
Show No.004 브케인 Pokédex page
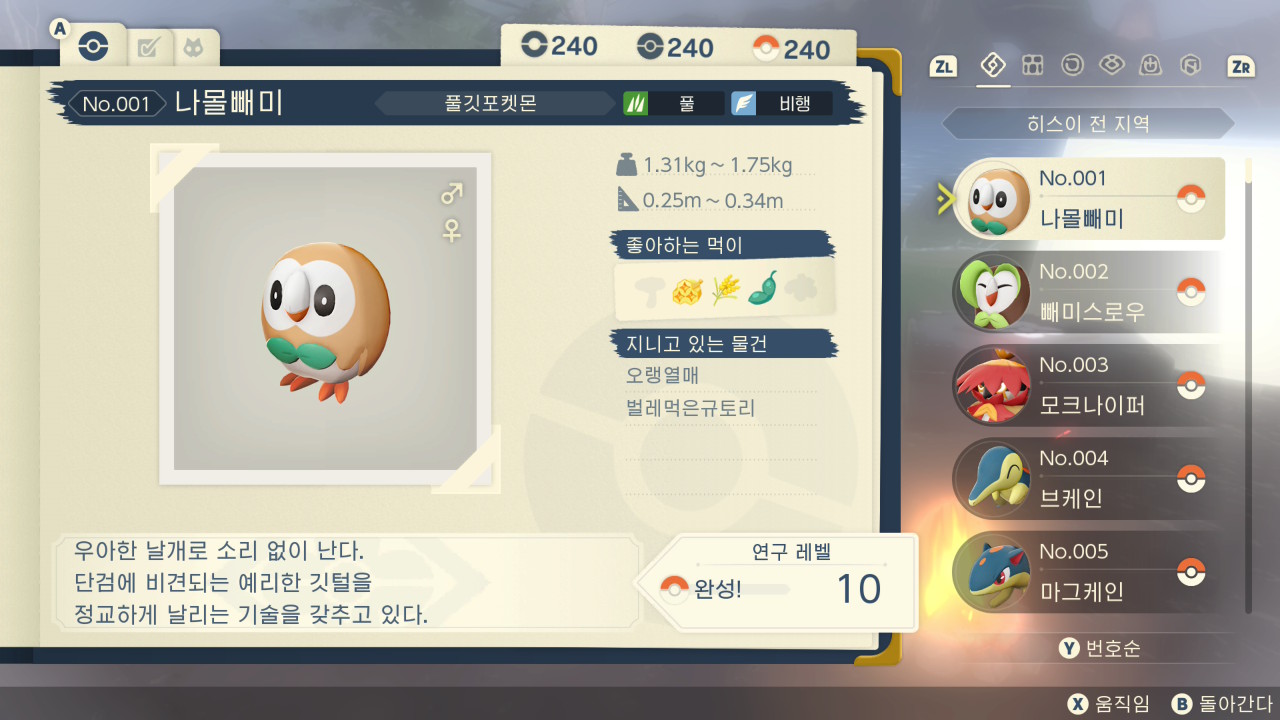click(x=1088, y=478)
